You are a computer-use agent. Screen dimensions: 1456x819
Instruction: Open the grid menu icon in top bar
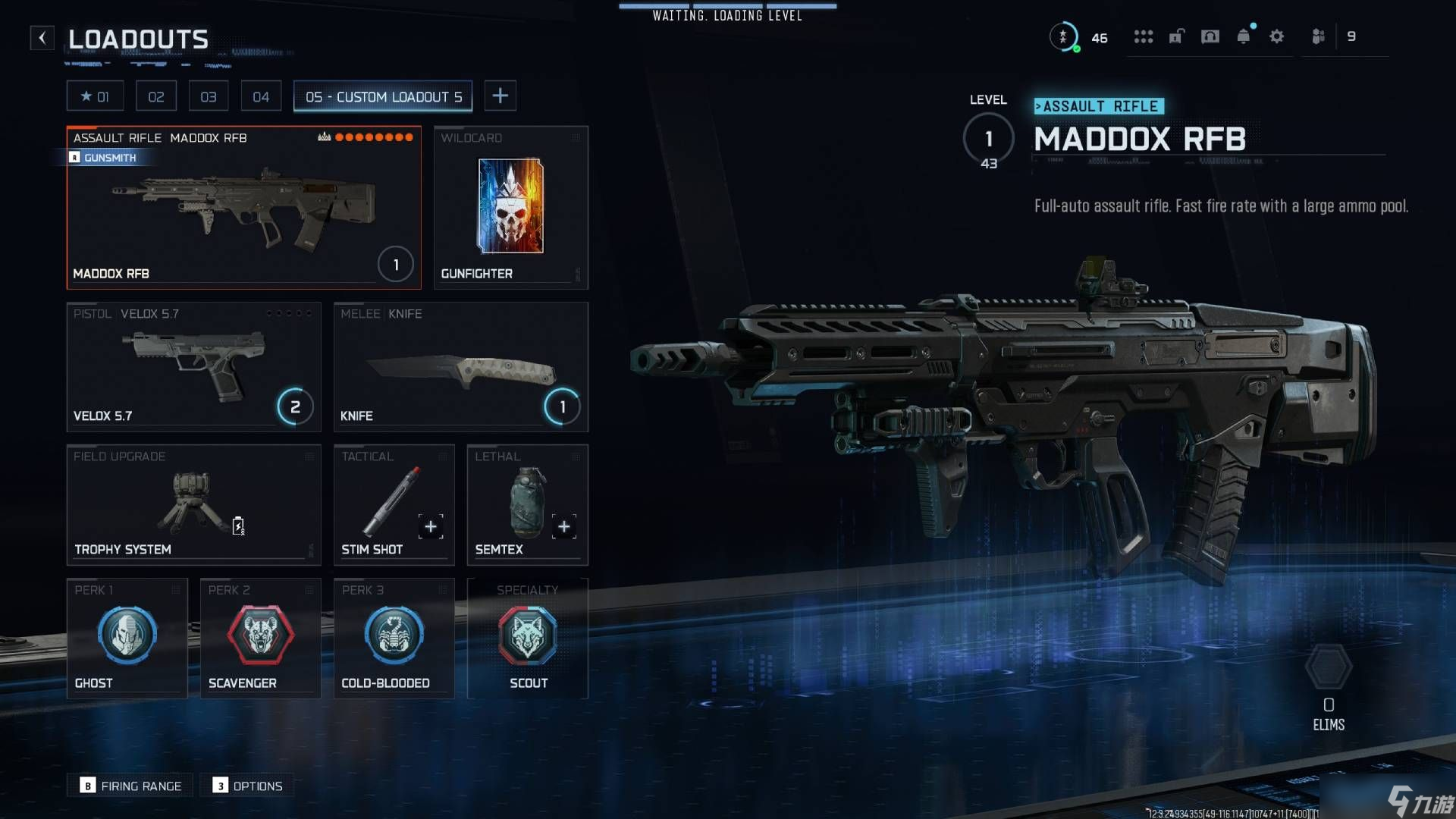[1143, 36]
